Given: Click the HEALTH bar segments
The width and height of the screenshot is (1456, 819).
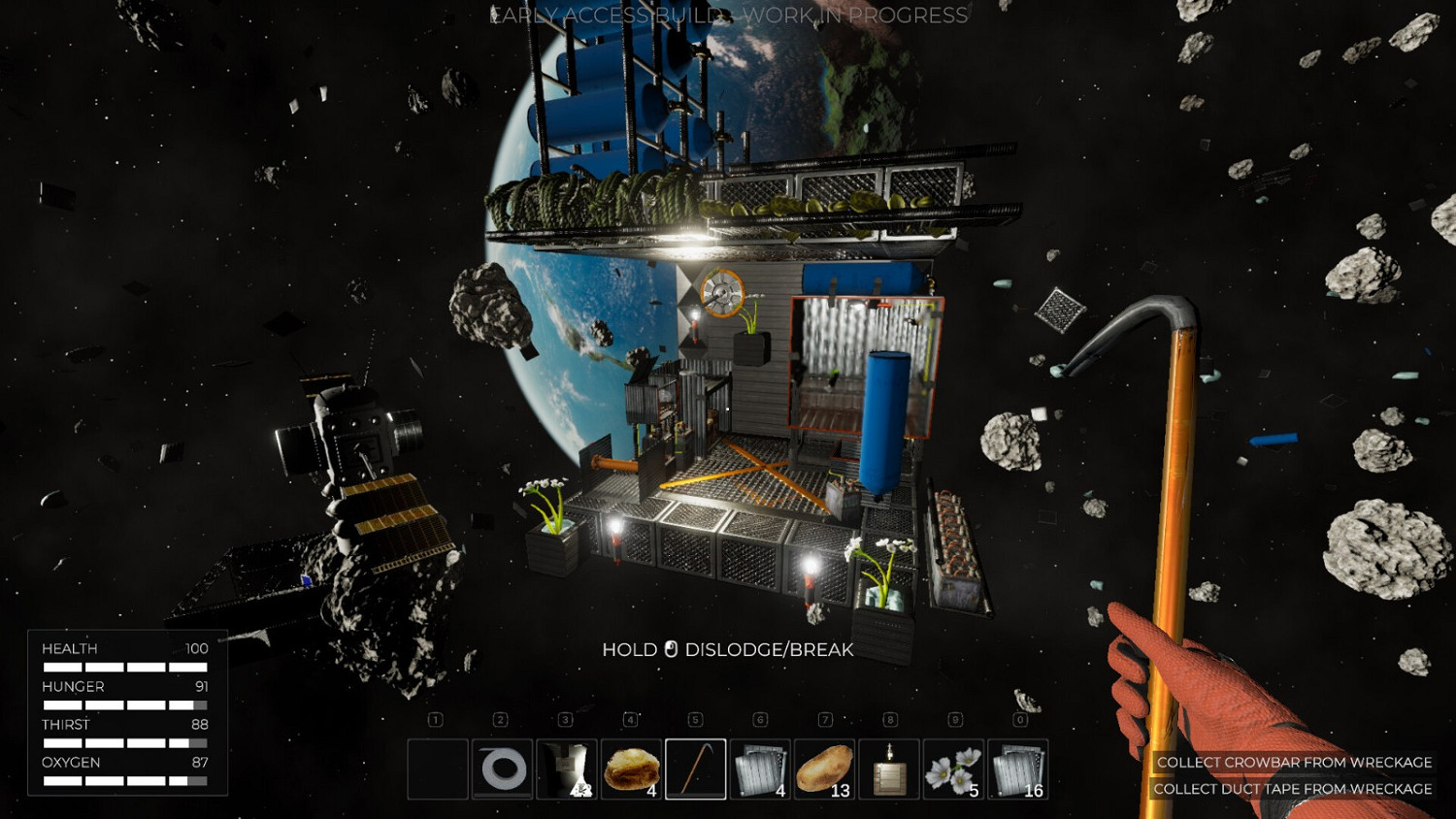Looking at the screenshot, I should click(x=126, y=667).
